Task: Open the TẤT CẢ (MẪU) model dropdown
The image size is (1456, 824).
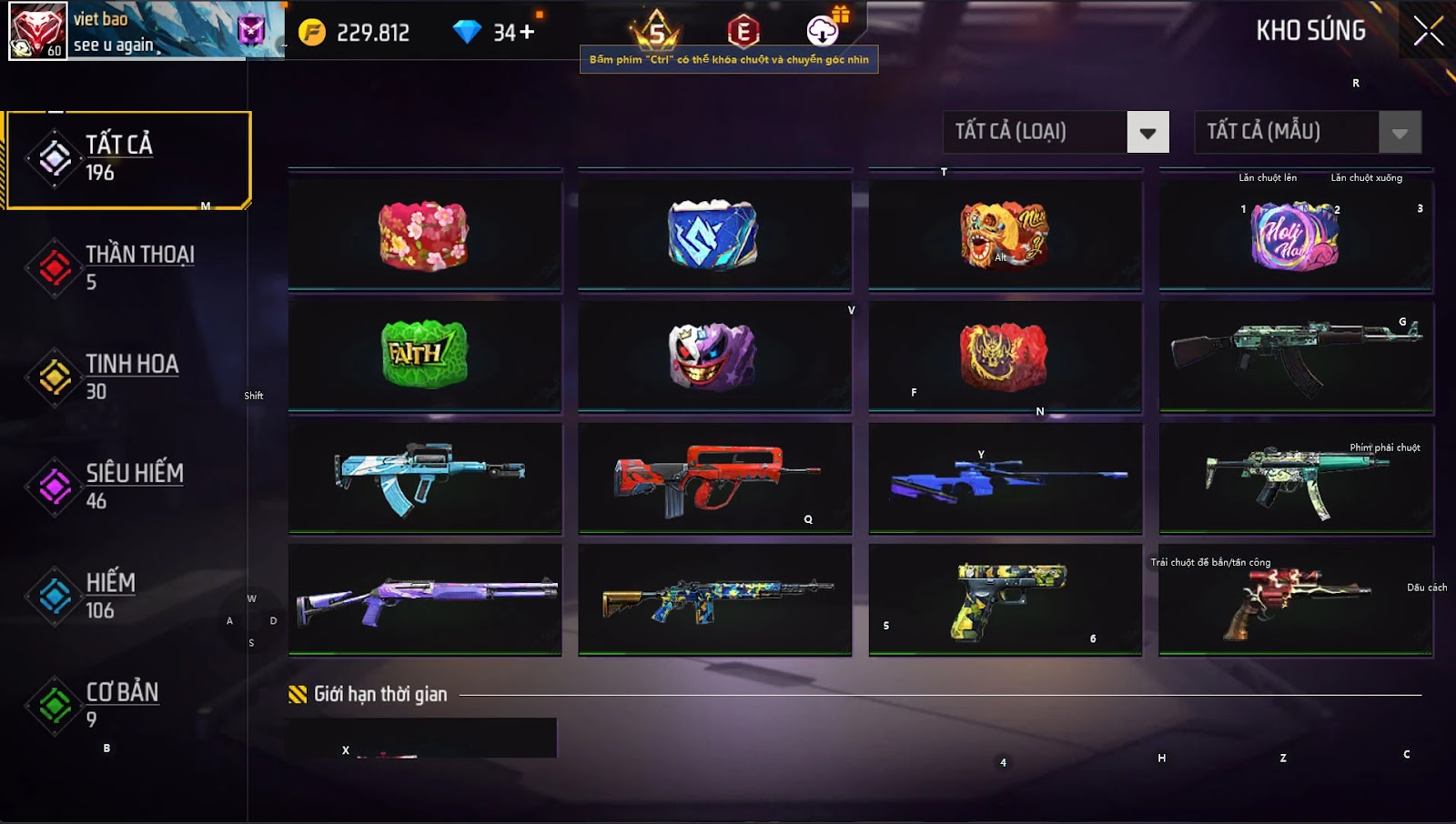Action: coord(1399,133)
